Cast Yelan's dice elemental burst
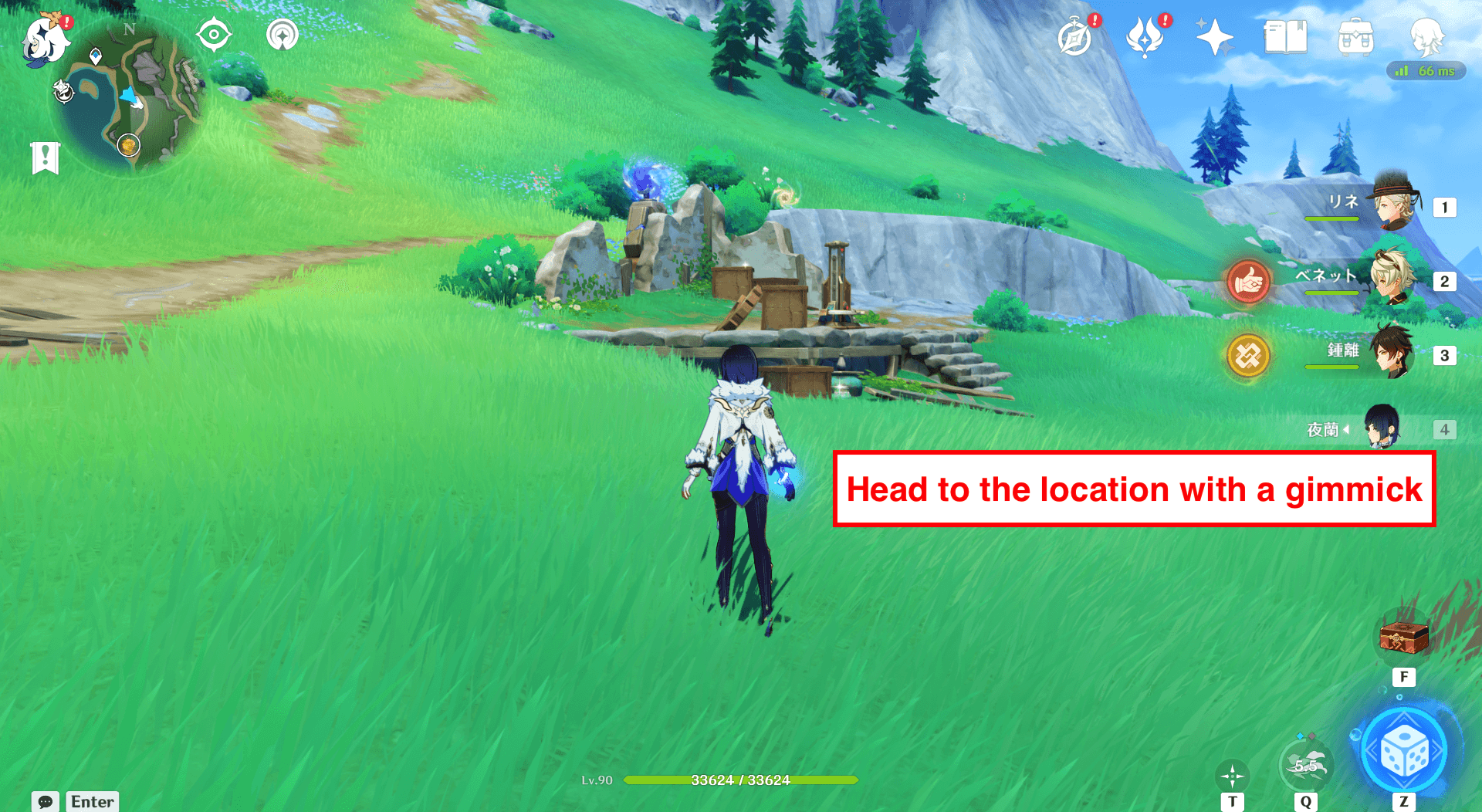Image resolution: width=1482 pixels, height=812 pixels. [1406, 750]
